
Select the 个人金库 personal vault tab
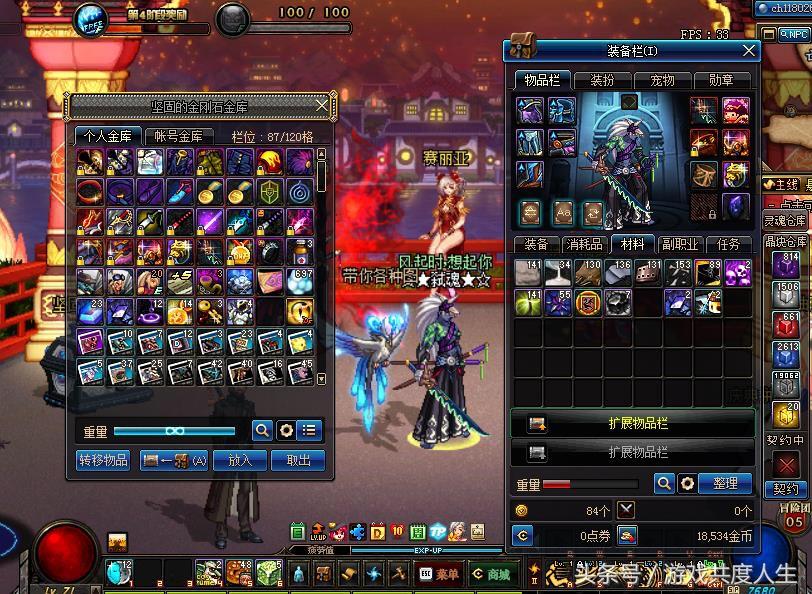point(108,136)
